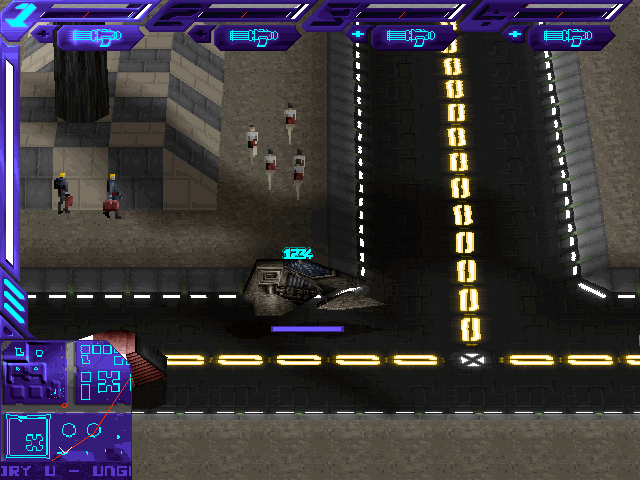This screenshot has height=480, width=640.
Task: Click agent 2's minigun weapon icon
Action: point(256,37)
